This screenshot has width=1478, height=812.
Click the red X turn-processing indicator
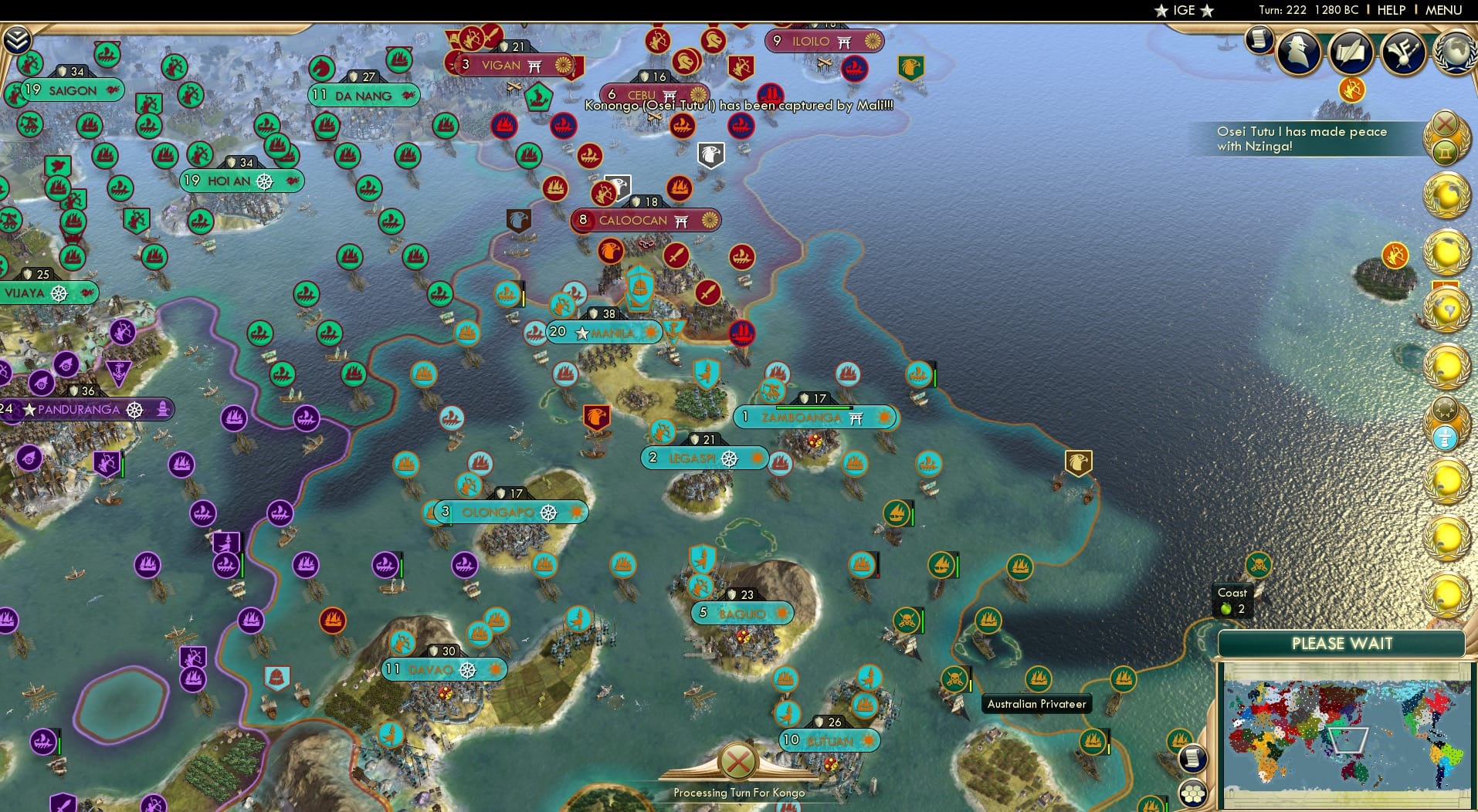coord(737,761)
